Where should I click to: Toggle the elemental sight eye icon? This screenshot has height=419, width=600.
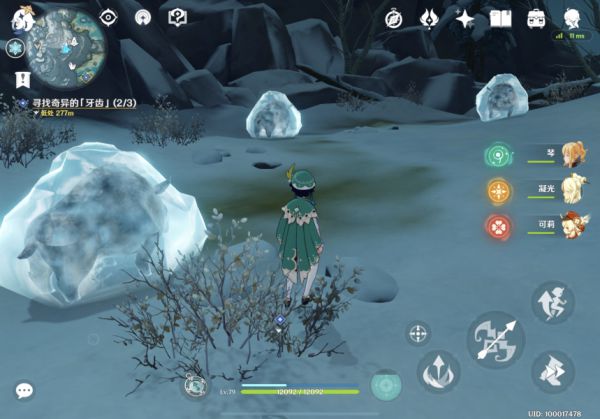[x=108, y=17]
